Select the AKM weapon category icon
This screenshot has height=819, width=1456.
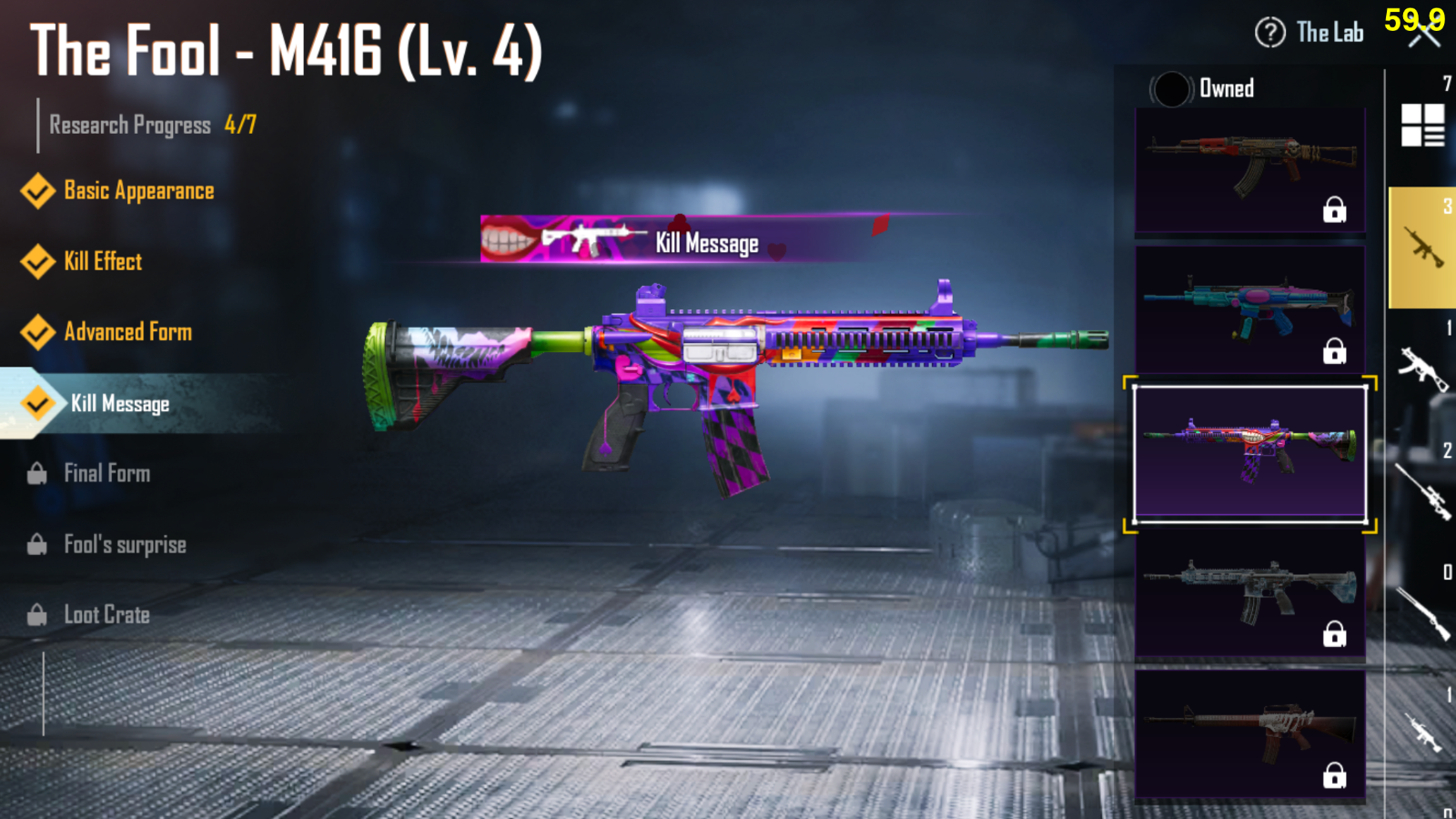point(1424,367)
